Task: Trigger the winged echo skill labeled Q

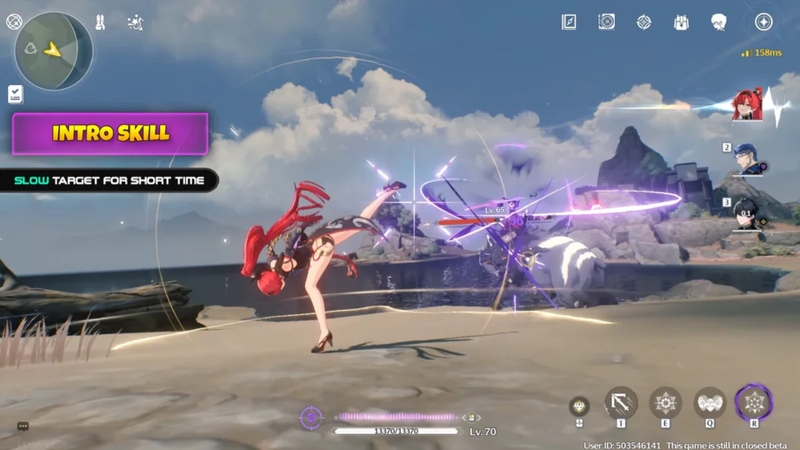Action: [x=710, y=402]
